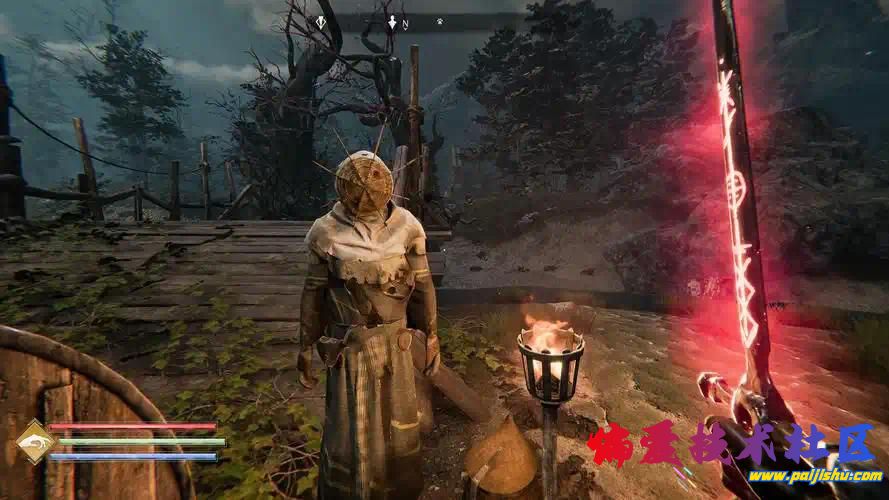Select the shield-shaped marker on the compass
This screenshot has width=889, height=500.
[321, 21]
